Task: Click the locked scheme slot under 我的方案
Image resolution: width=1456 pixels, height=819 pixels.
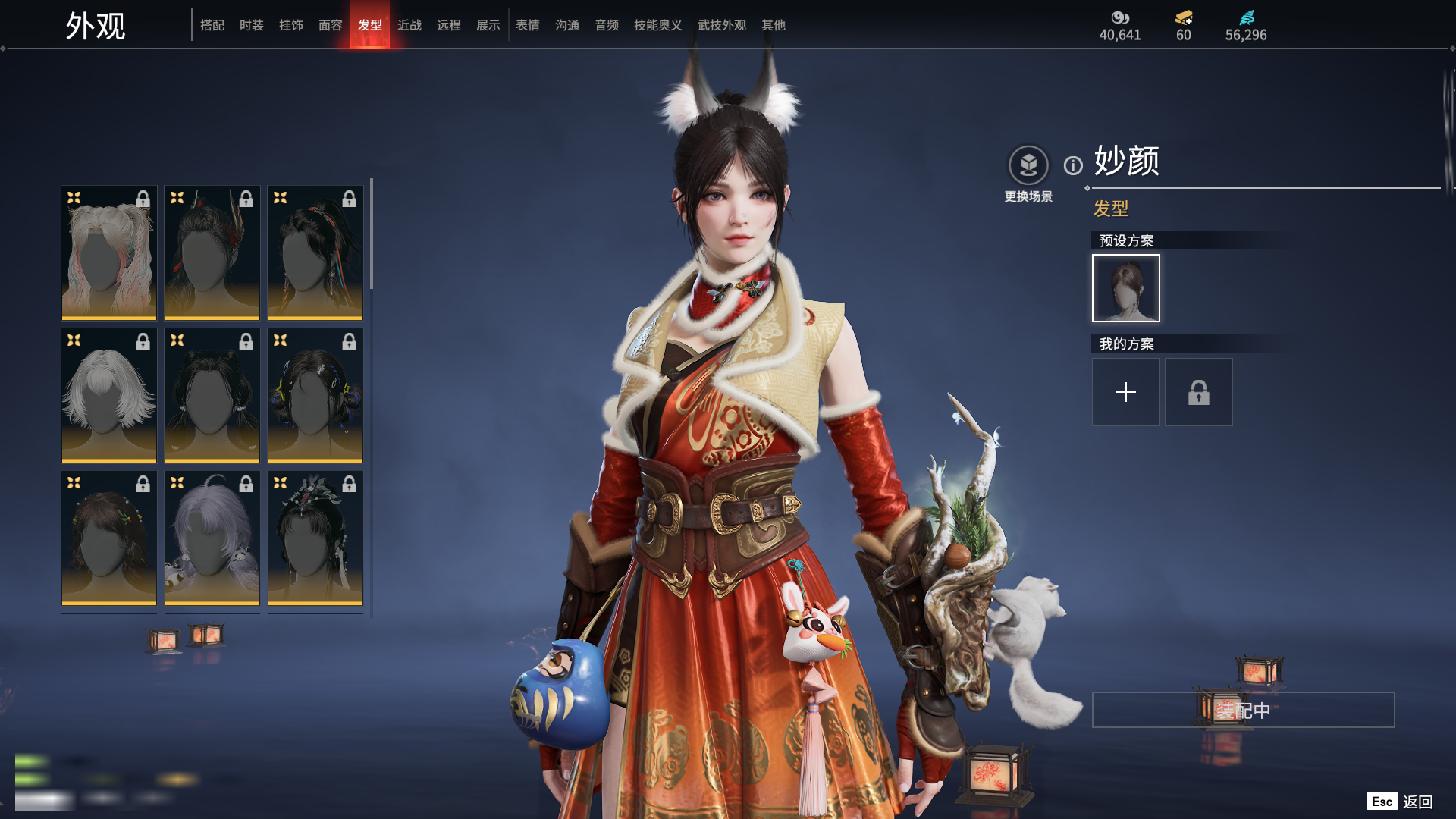Action: tap(1199, 392)
